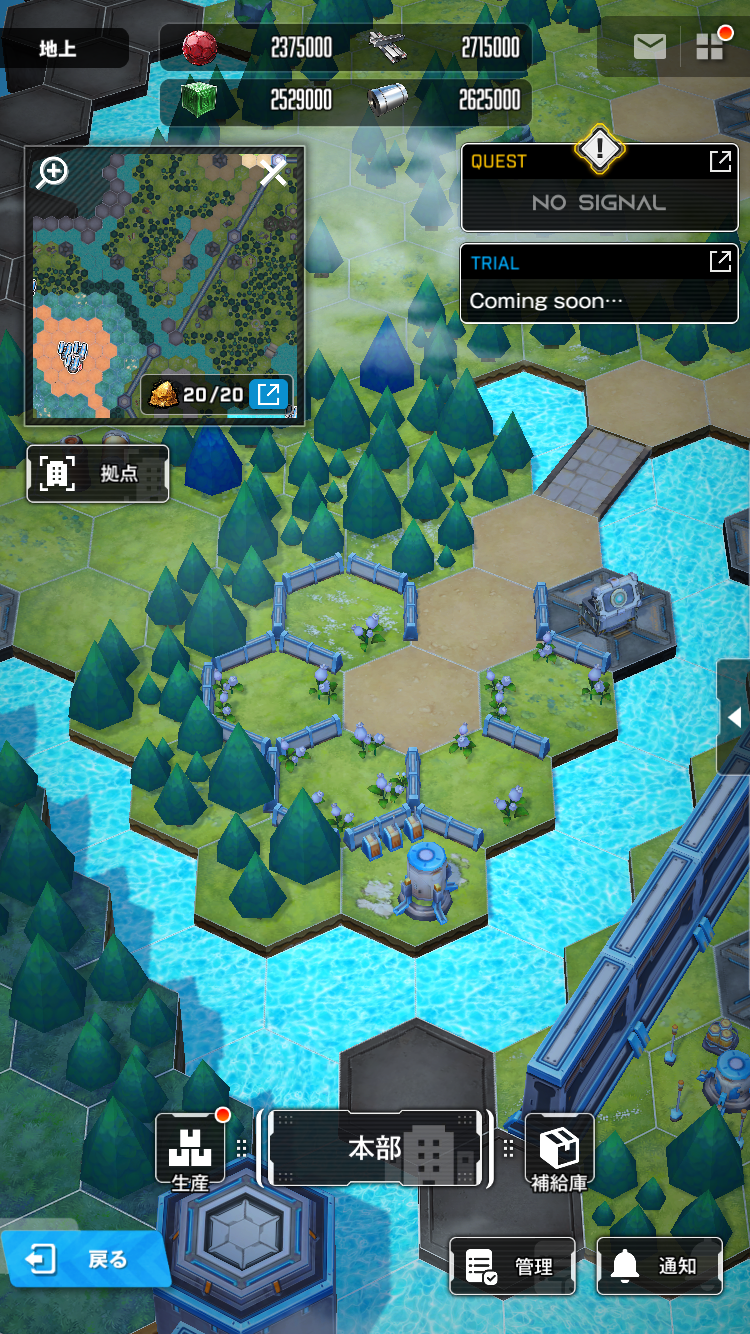The image size is (750, 1334).
Task: Go back with the 戻る button
Action: pos(84,1260)
